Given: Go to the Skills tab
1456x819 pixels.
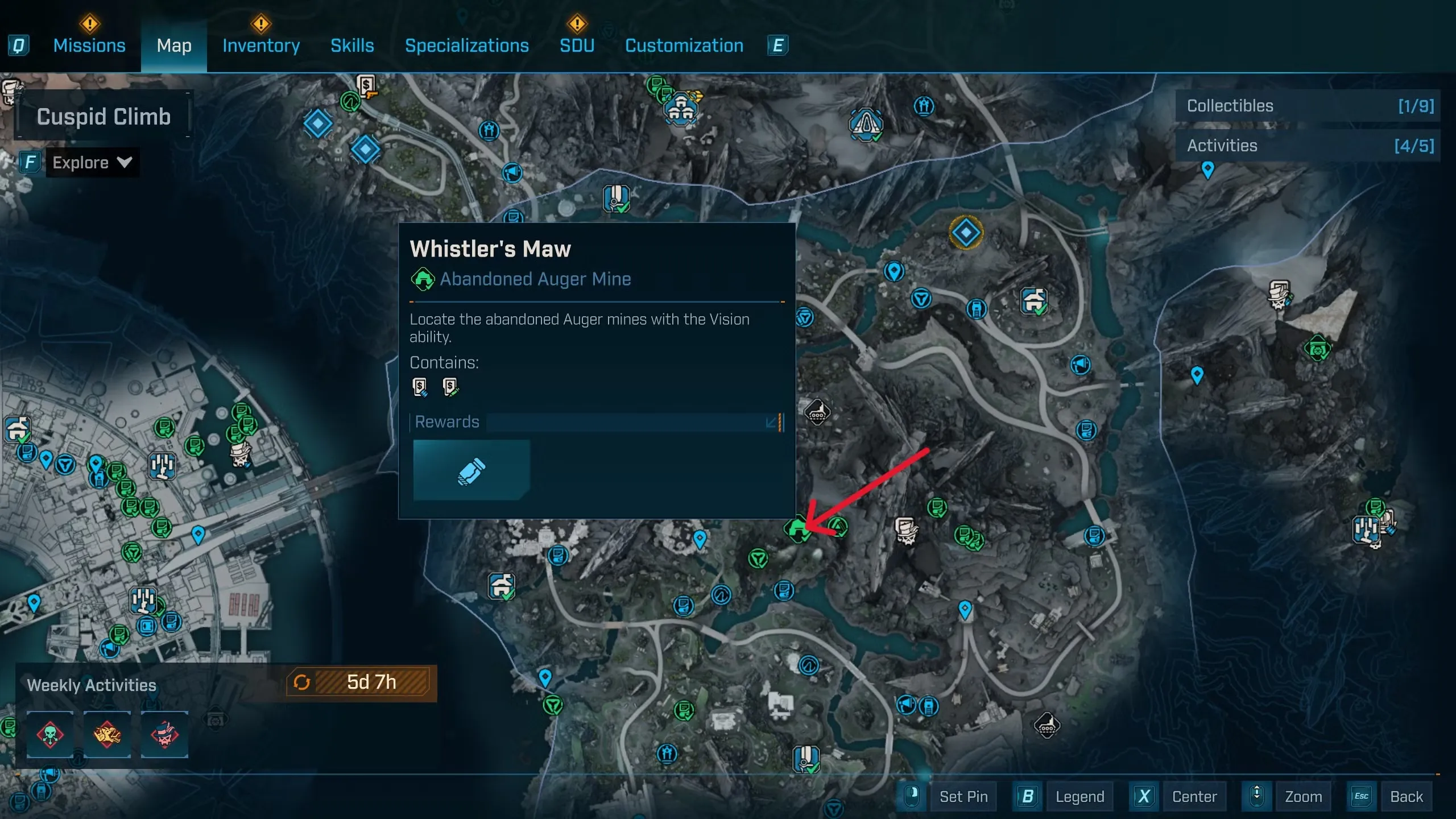Looking at the screenshot, I should 352,45.
